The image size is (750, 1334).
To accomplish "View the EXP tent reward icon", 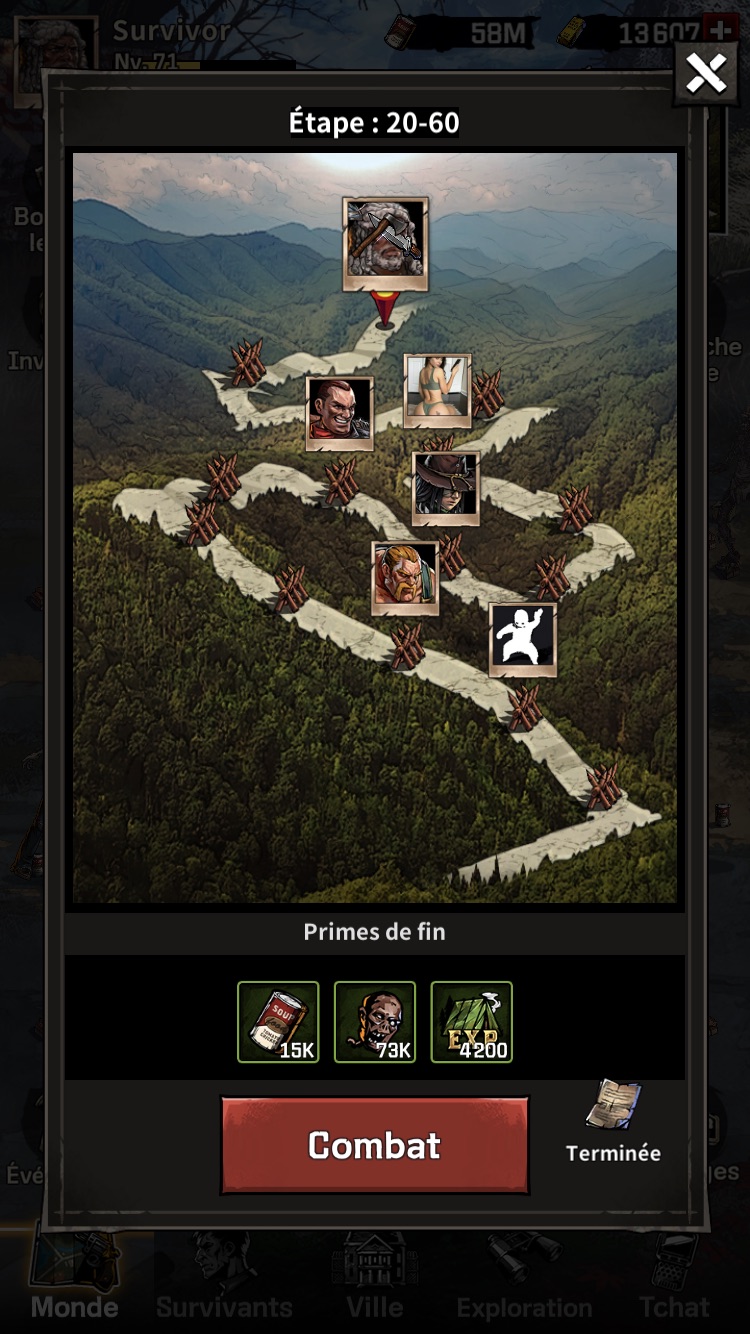I will [471, 1021].
